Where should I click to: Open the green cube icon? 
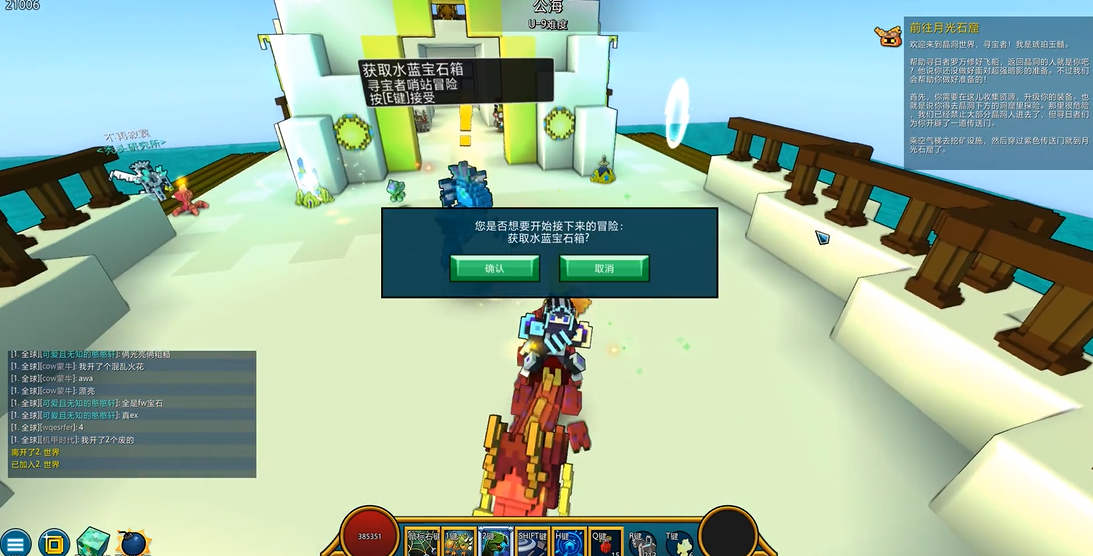pyautogui.click(x=94, y=542)
